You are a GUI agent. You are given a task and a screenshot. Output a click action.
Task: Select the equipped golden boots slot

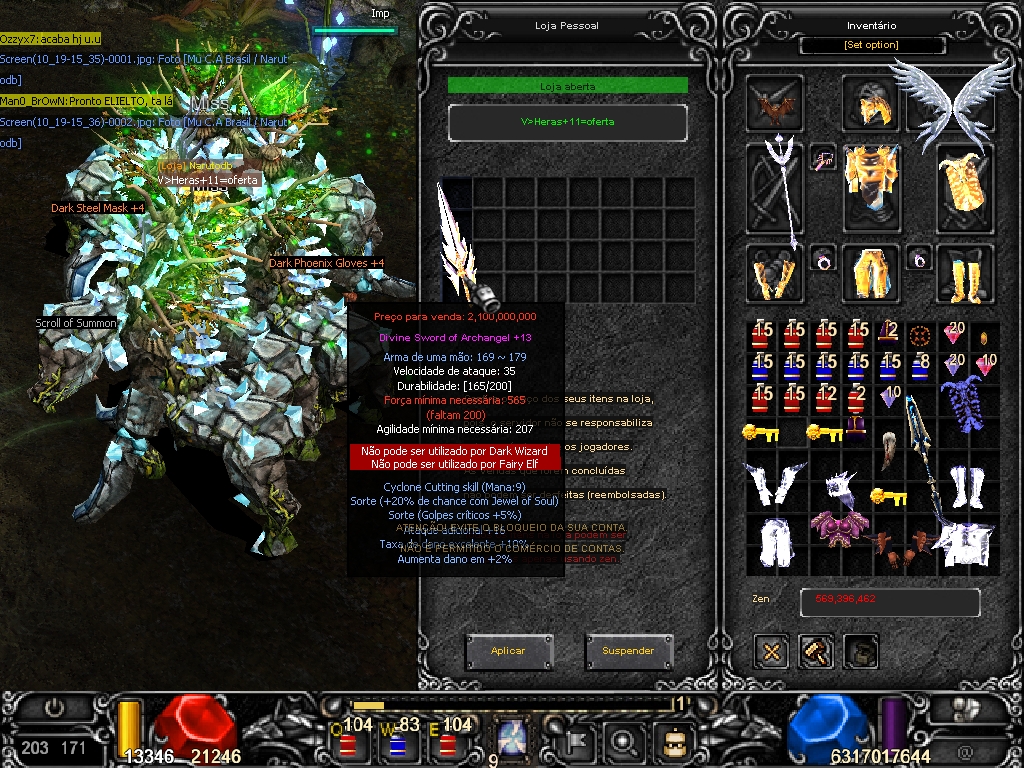964,274
